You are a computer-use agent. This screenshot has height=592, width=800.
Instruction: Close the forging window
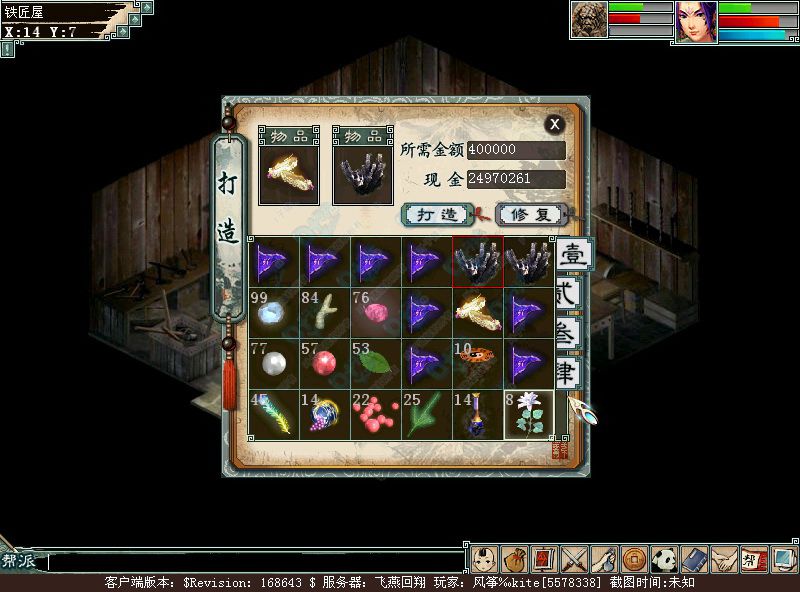click(x=554, y=124)
